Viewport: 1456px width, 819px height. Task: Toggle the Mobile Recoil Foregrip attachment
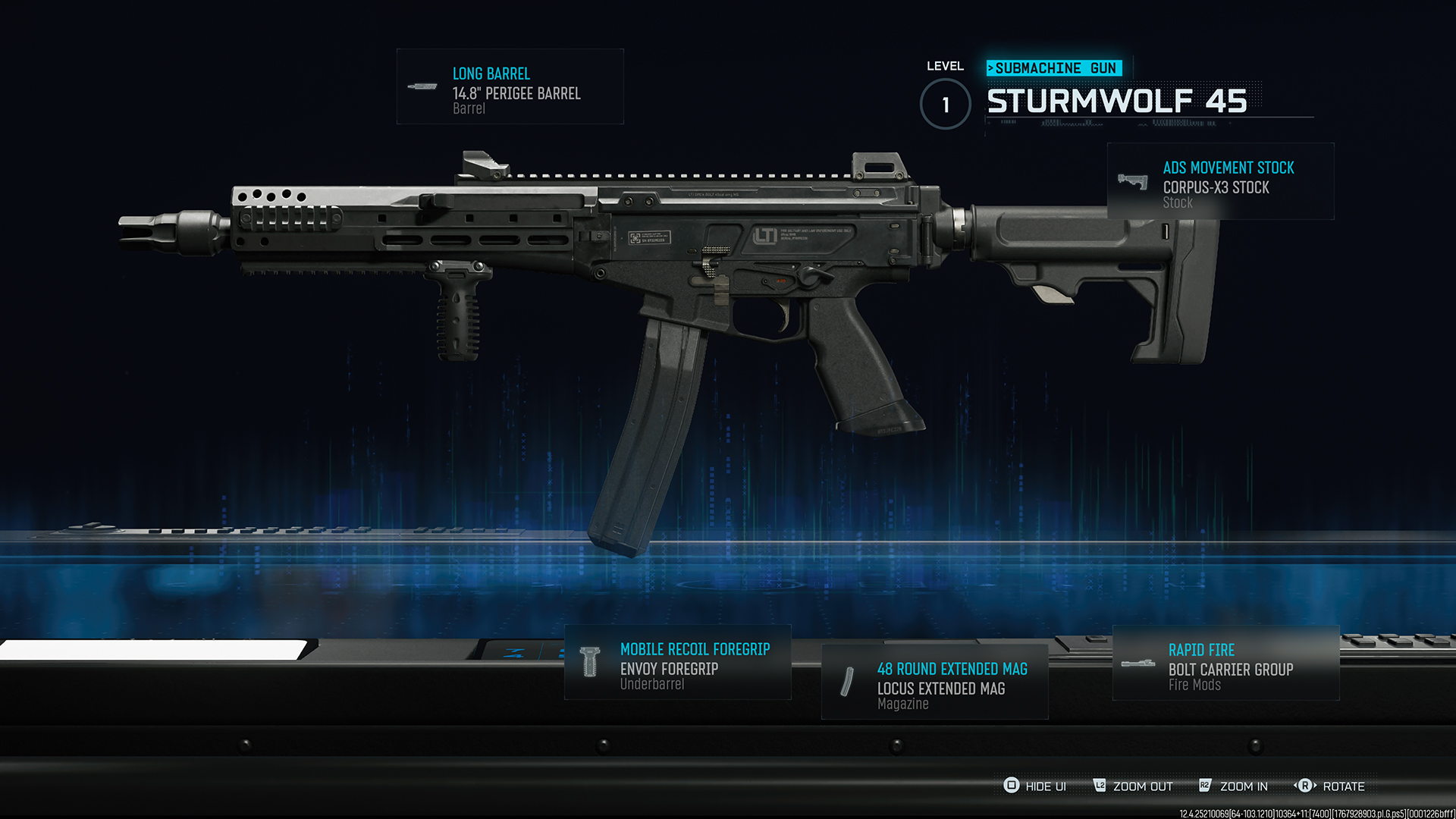tap(677, 665)
